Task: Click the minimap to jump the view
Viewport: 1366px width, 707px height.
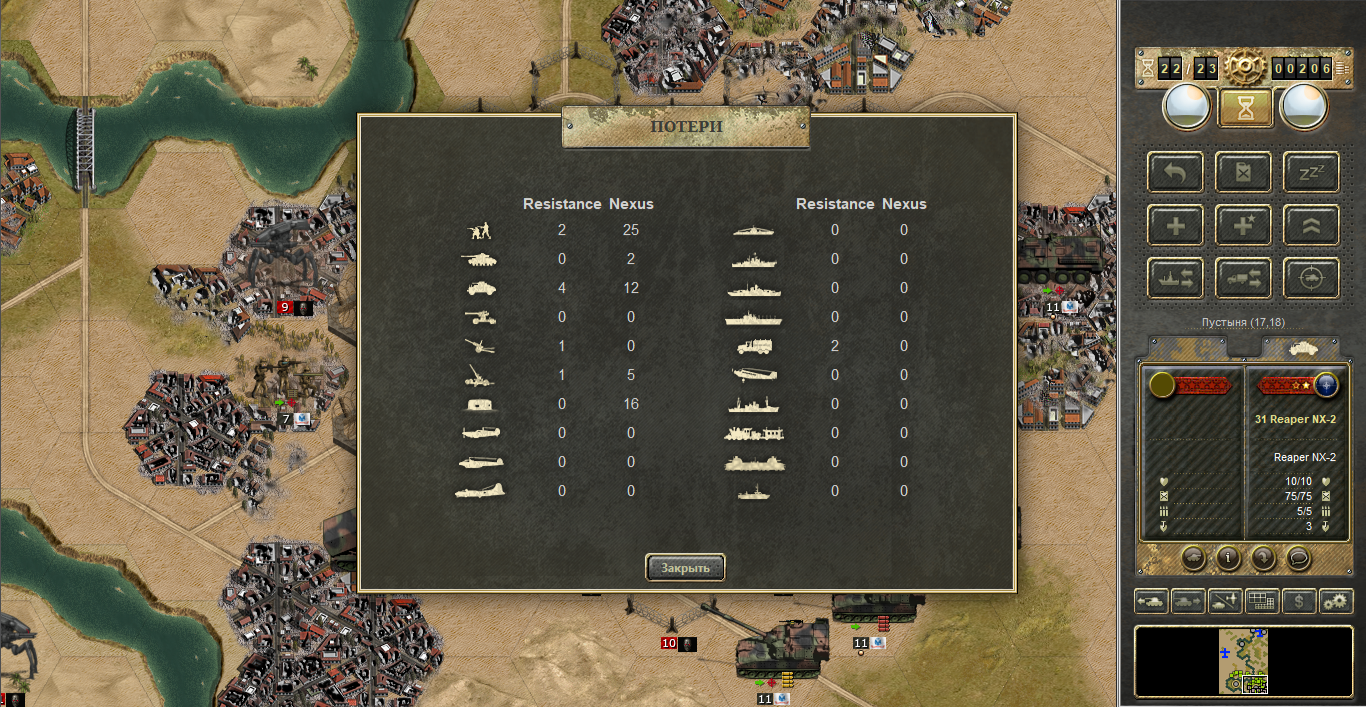Action: point(1244,661)
